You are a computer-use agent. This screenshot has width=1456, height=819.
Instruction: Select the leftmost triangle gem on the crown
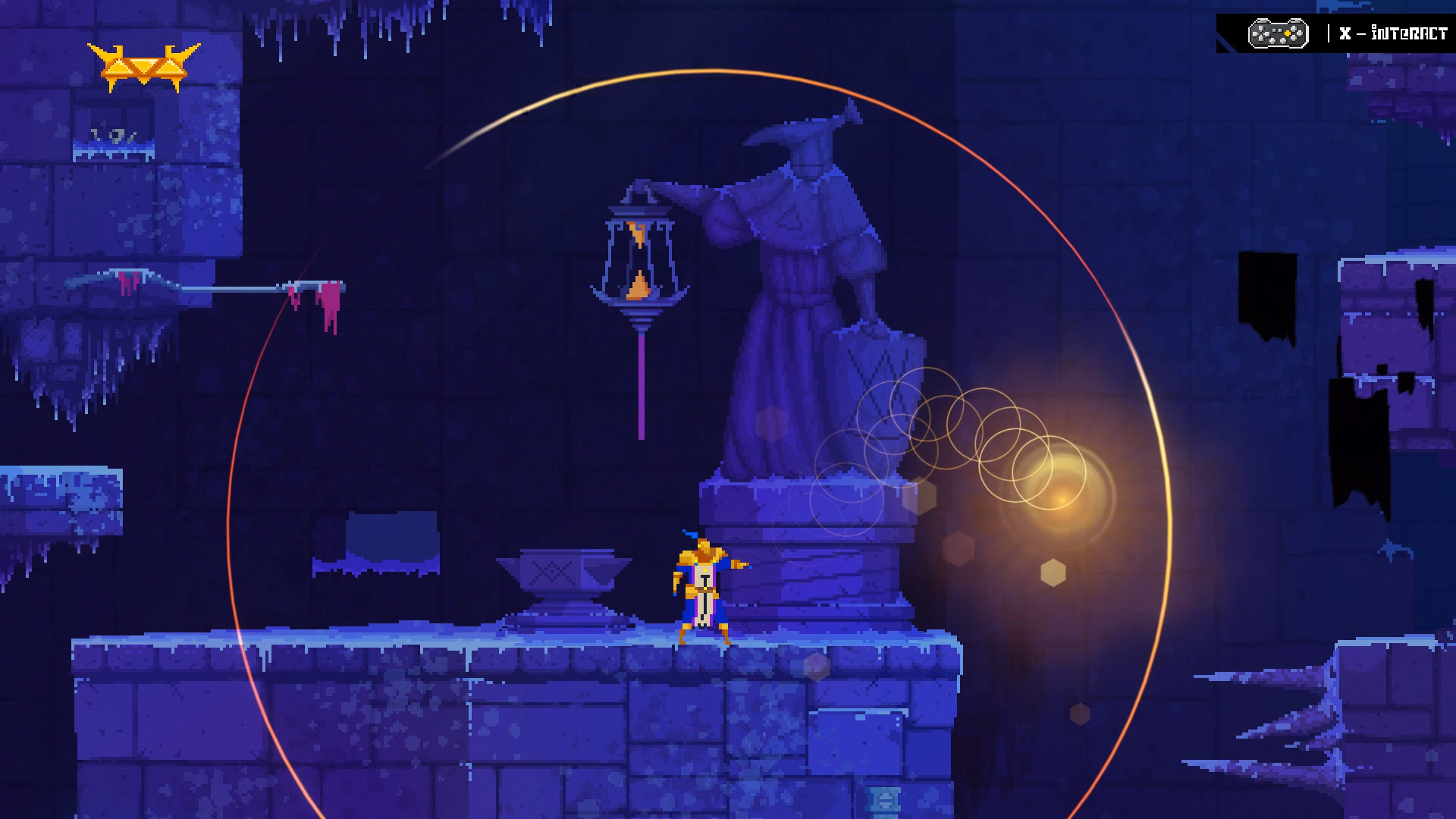120,68
